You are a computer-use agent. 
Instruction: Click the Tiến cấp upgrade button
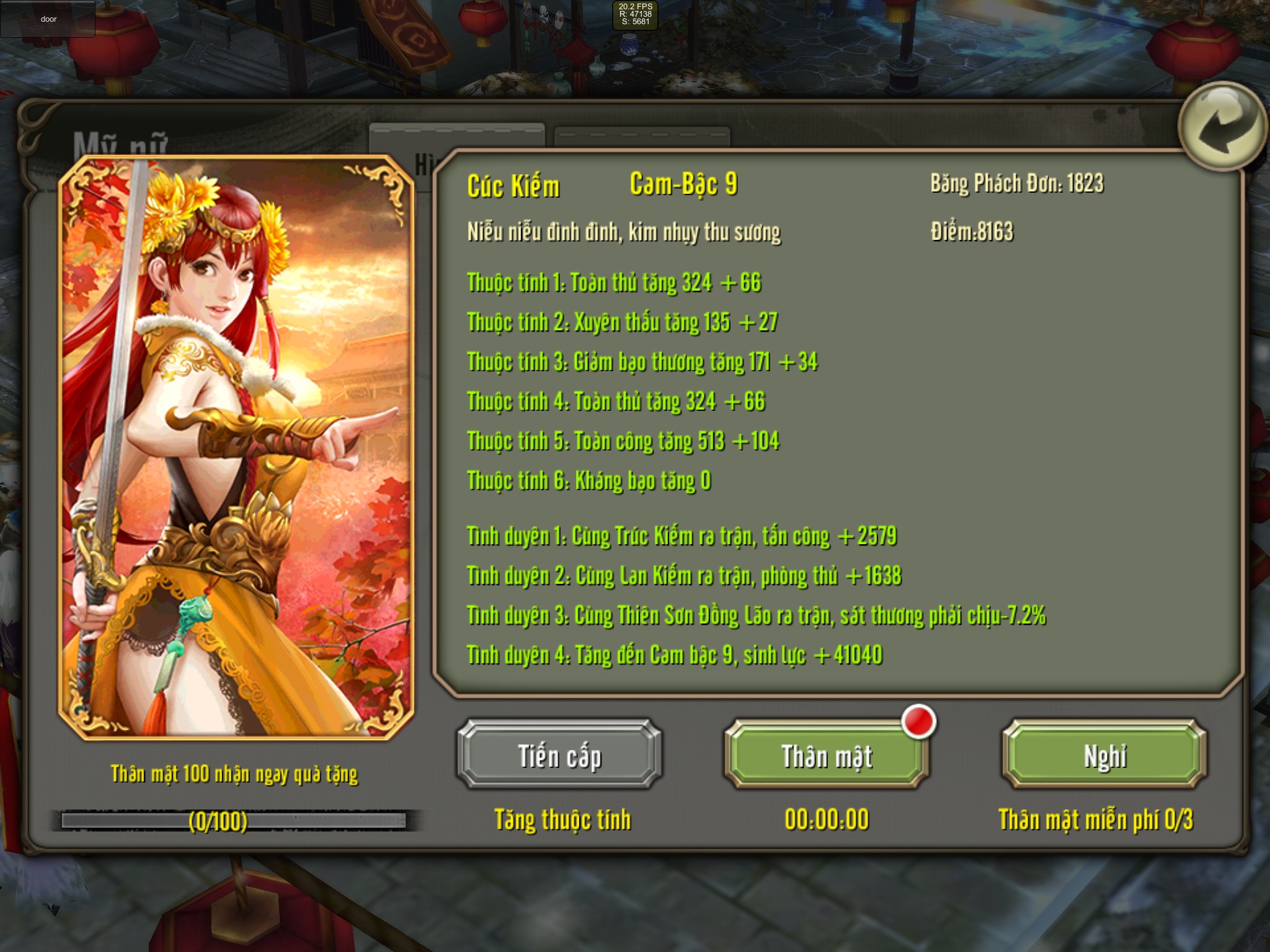tap(559, 756)
